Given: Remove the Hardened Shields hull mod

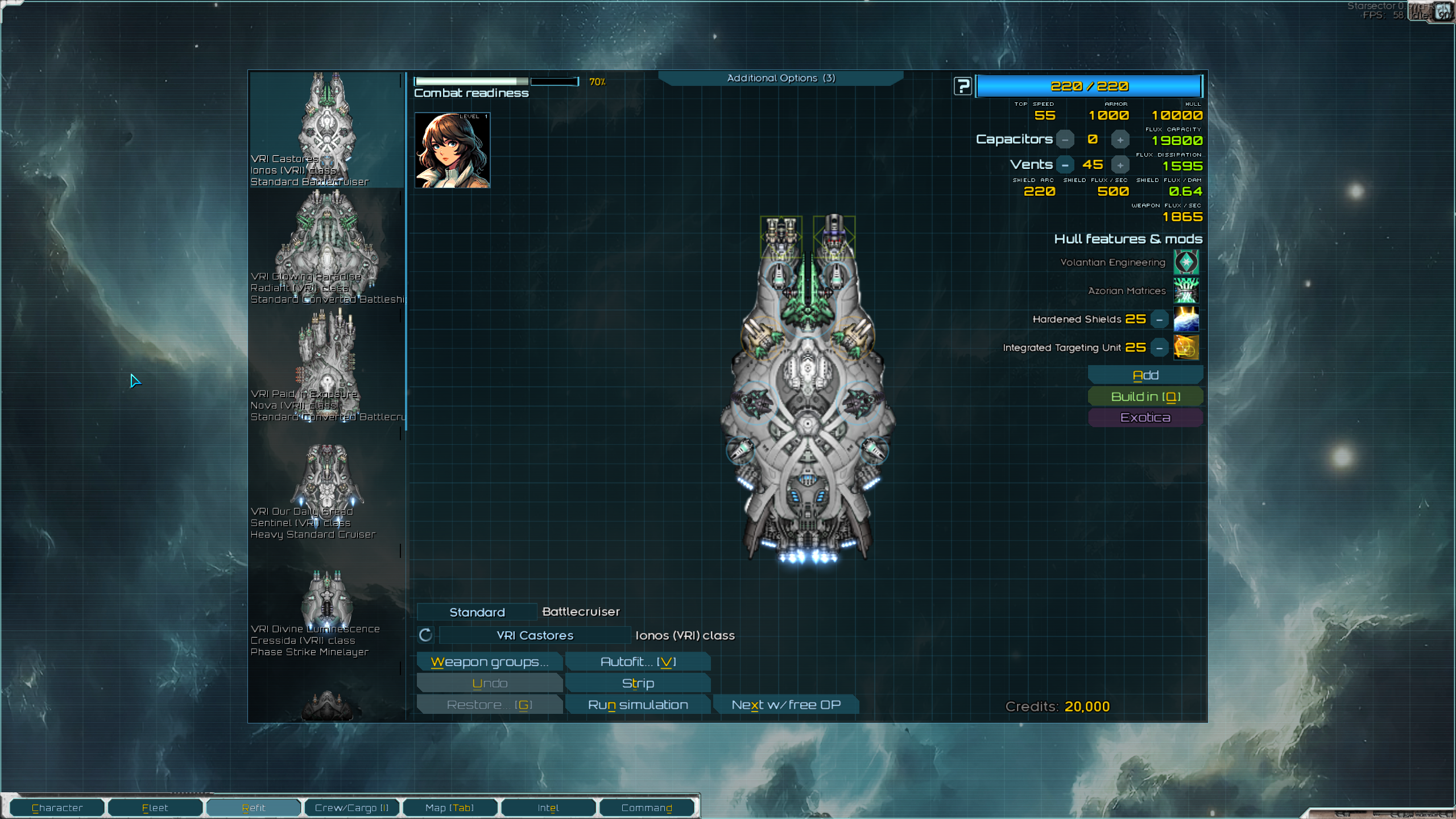Looking at the screenshot, I should click(x=1159, y=320).
